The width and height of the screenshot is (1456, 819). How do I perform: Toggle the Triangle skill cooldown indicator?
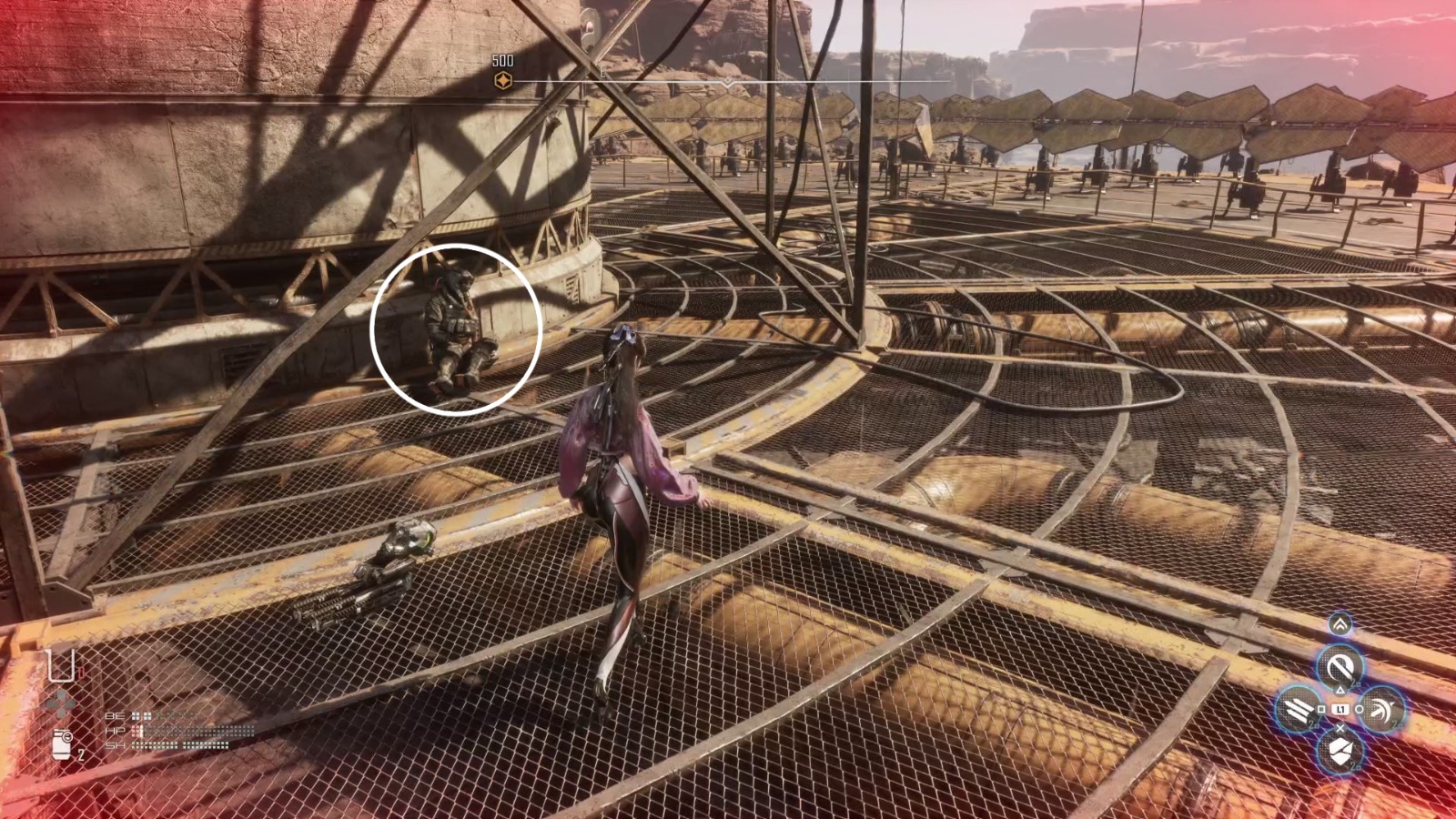[x=1354, y=683]
